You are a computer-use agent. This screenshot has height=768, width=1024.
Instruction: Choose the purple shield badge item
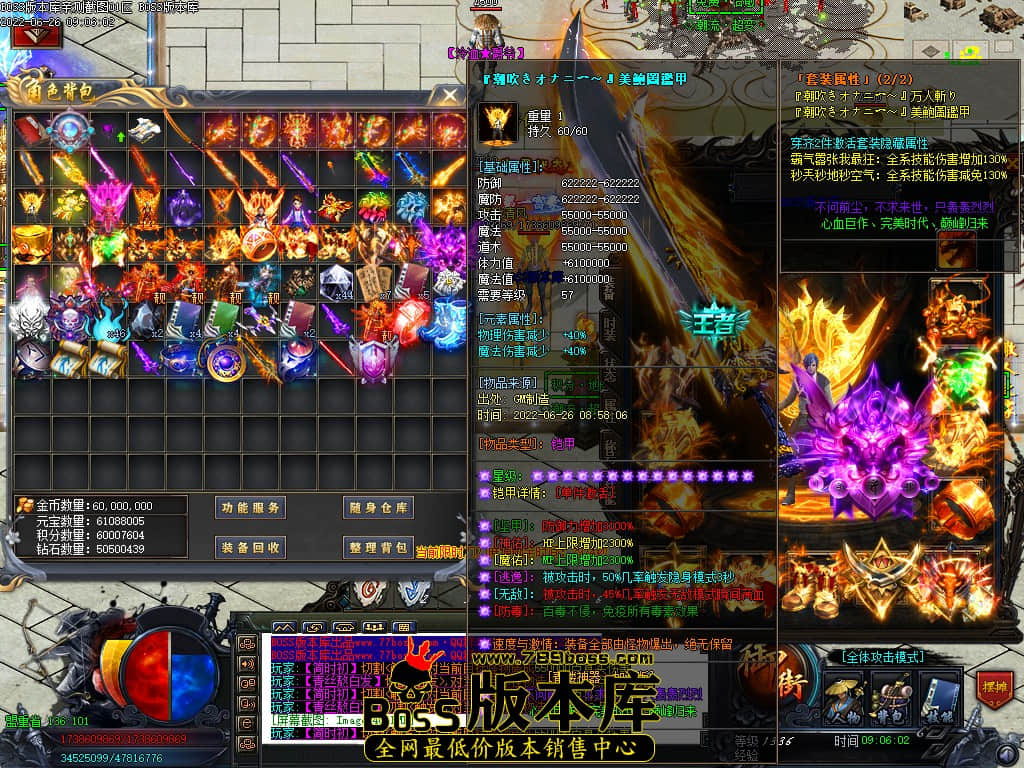point(374,358)
